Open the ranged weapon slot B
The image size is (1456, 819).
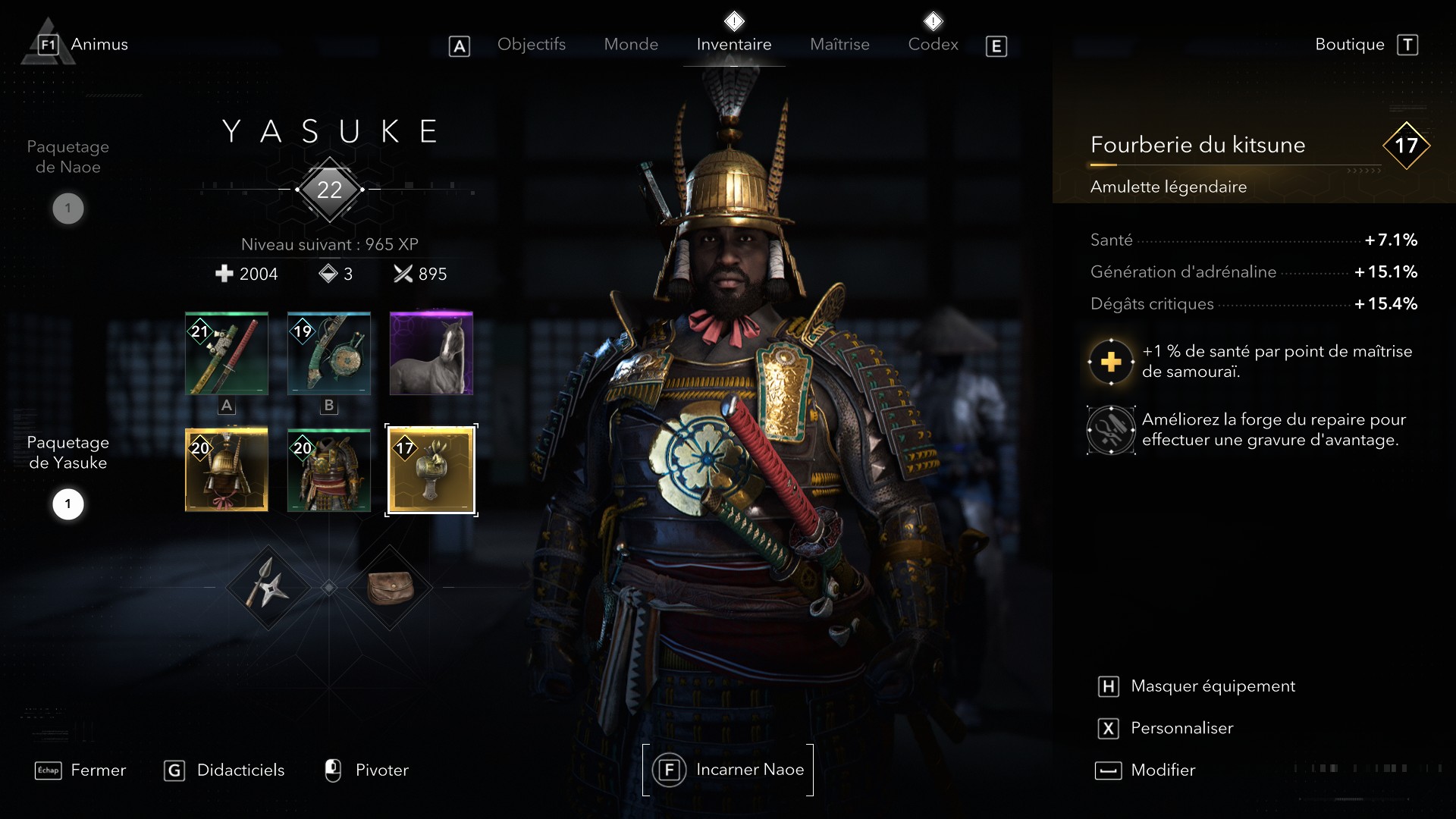(328, 353)
